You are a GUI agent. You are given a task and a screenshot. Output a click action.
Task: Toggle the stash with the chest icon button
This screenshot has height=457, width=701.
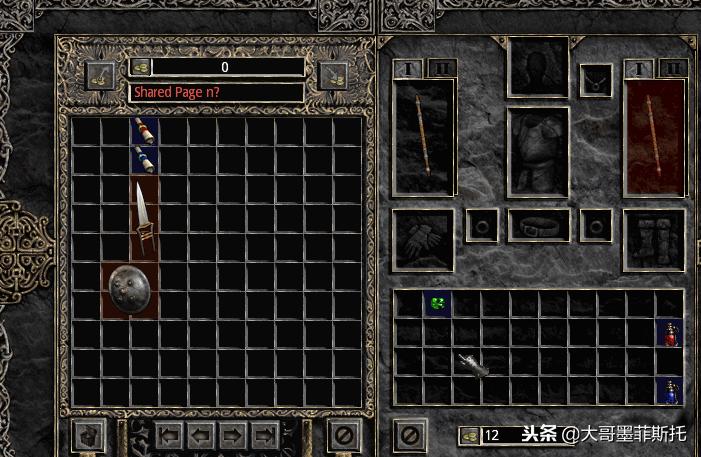(89, 436)
